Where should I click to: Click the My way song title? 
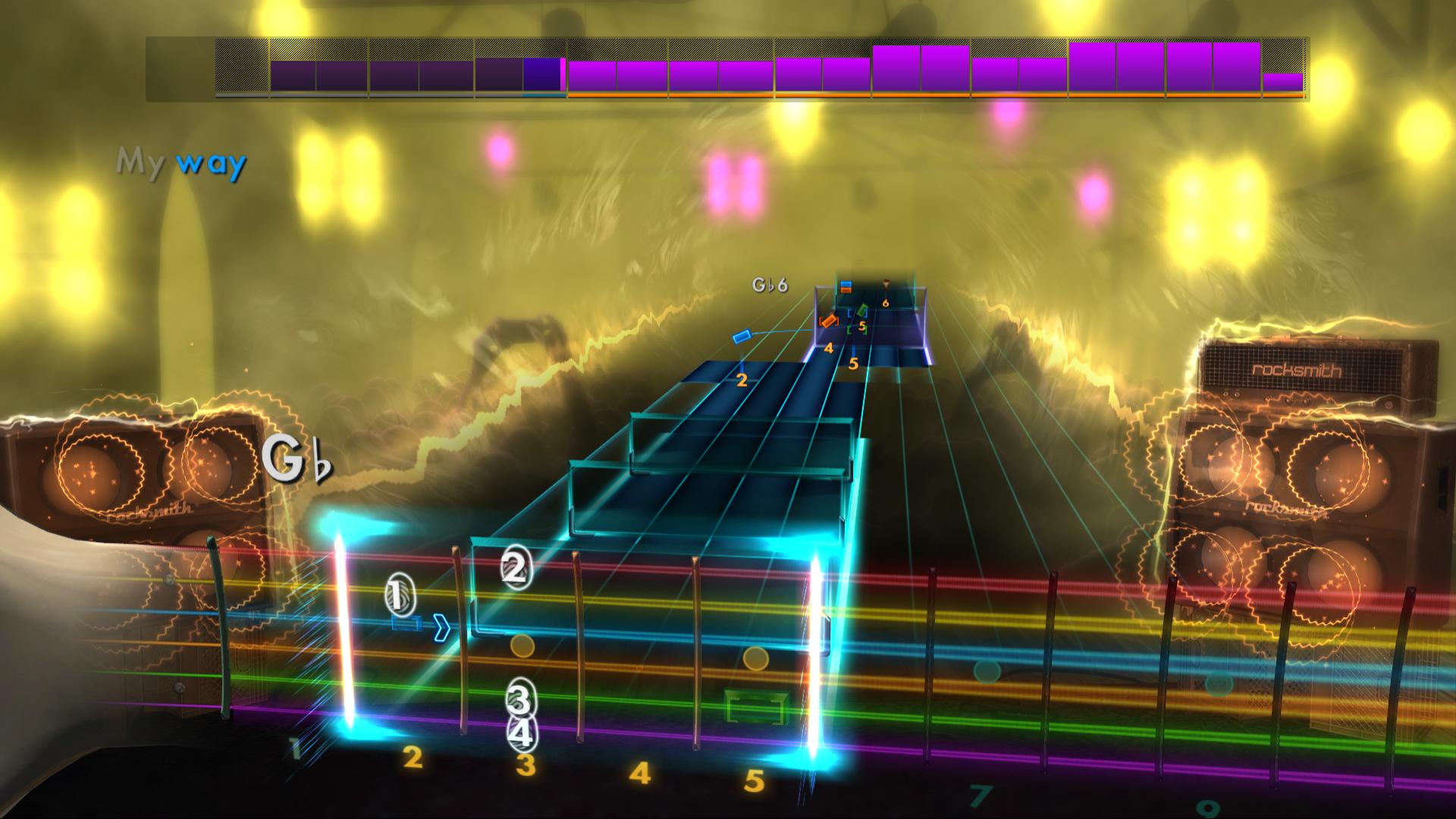pos(182,162)
